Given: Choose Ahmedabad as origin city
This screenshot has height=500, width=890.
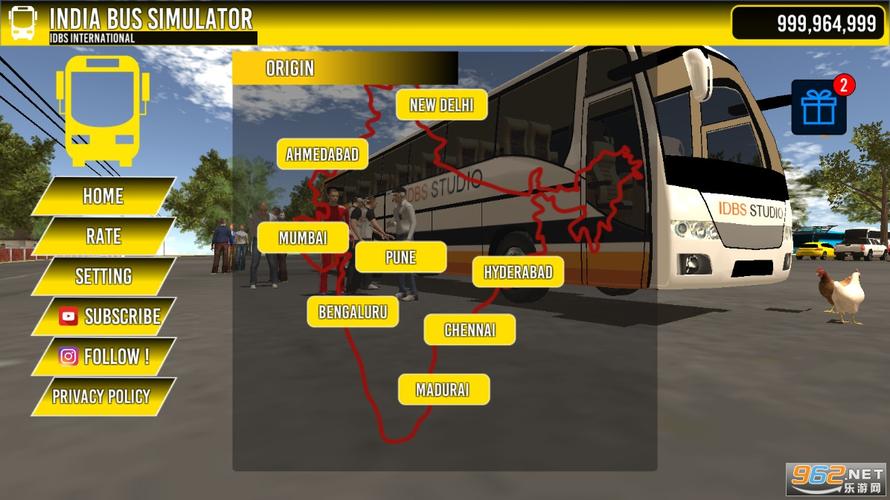Looking at the screenshot, I should click(322, 155).
